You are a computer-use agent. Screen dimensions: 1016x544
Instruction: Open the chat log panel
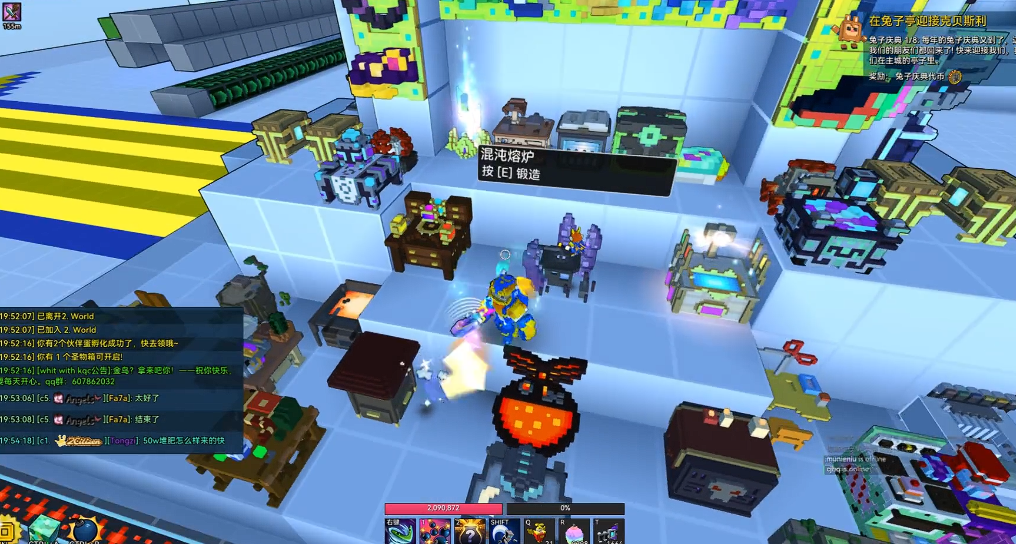[x=120, y=380]
